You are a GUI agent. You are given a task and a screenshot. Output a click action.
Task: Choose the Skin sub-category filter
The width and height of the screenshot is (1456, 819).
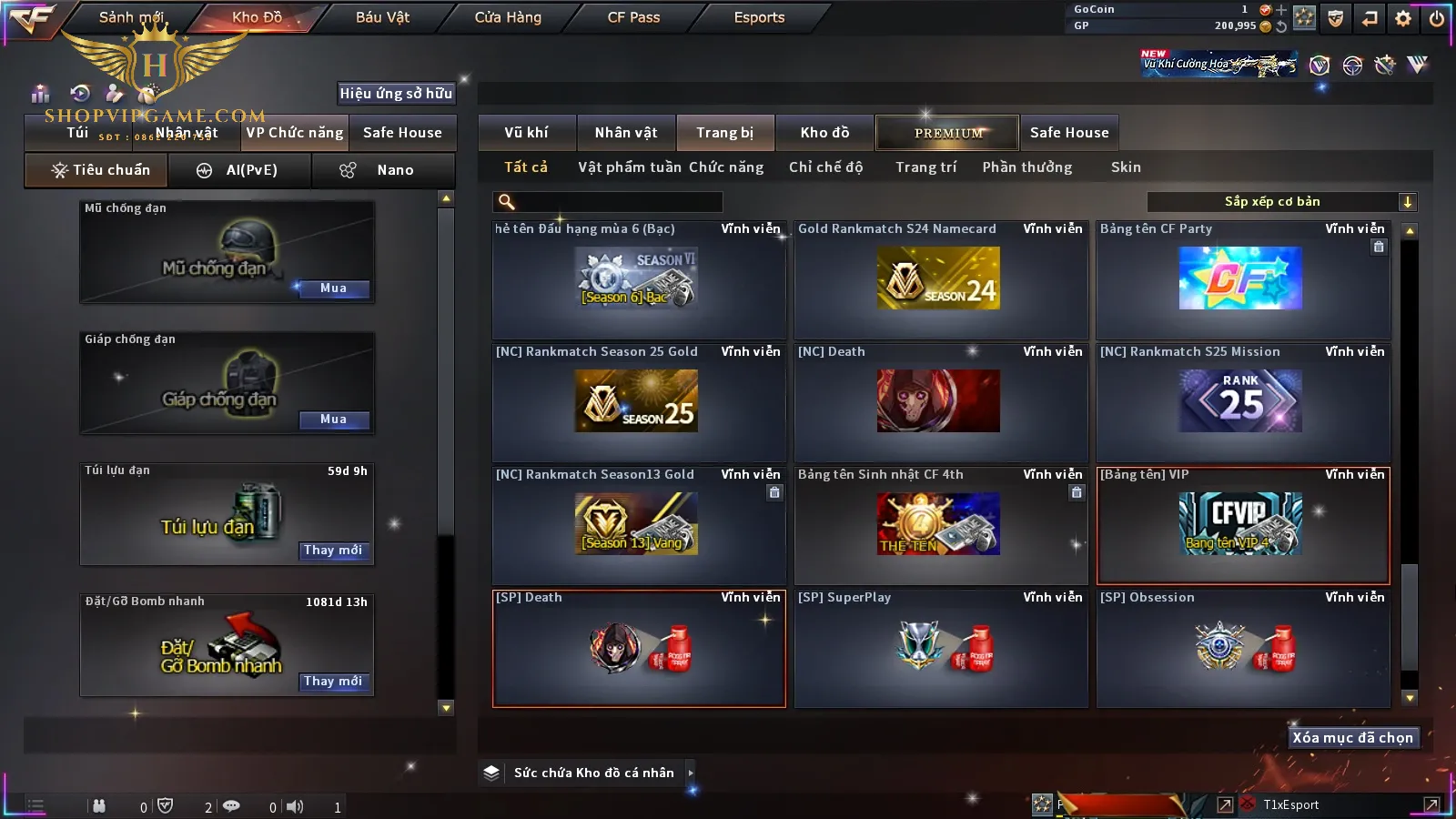[x=1126, y=167]
